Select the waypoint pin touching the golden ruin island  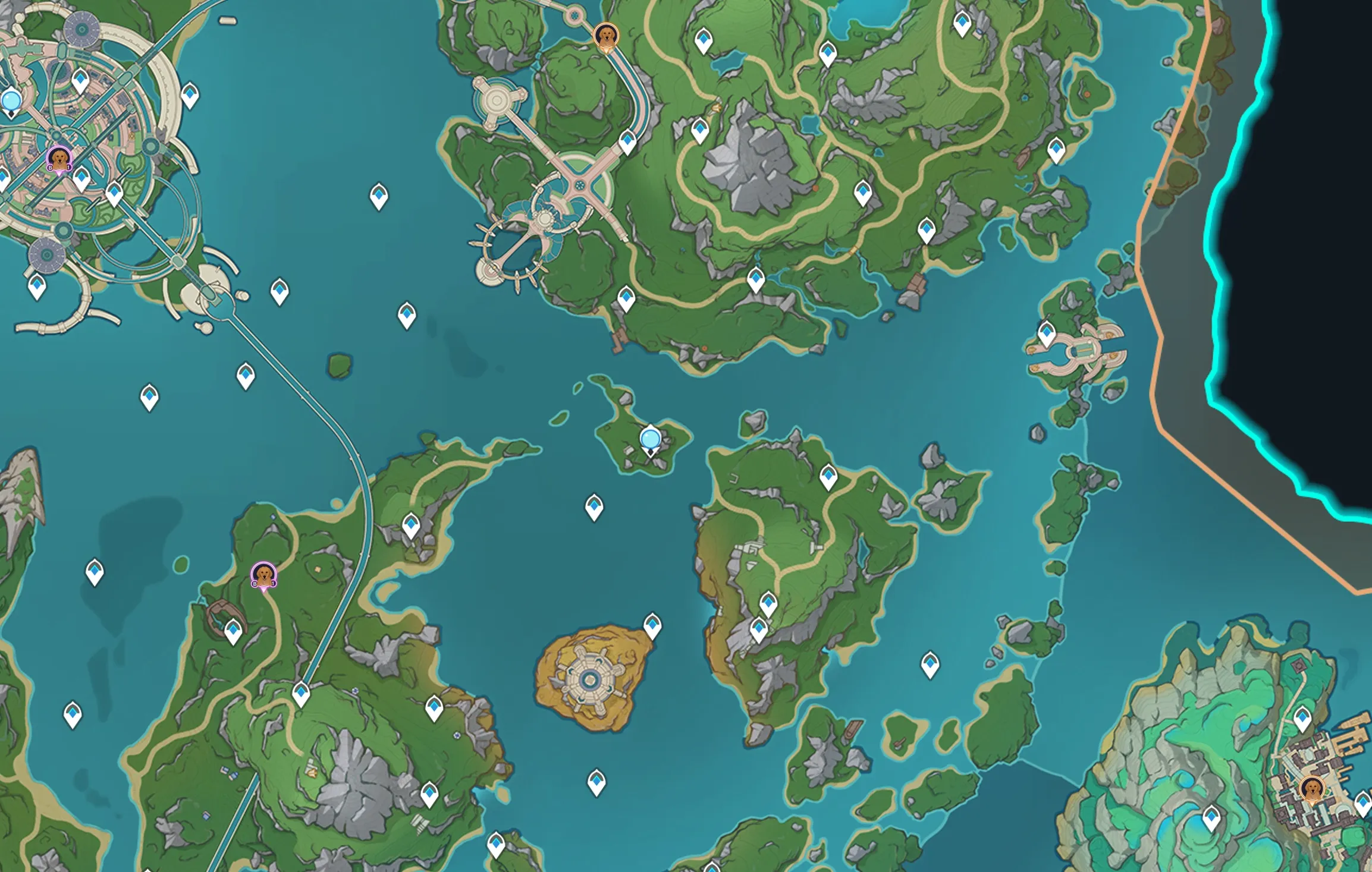[652, 625]
